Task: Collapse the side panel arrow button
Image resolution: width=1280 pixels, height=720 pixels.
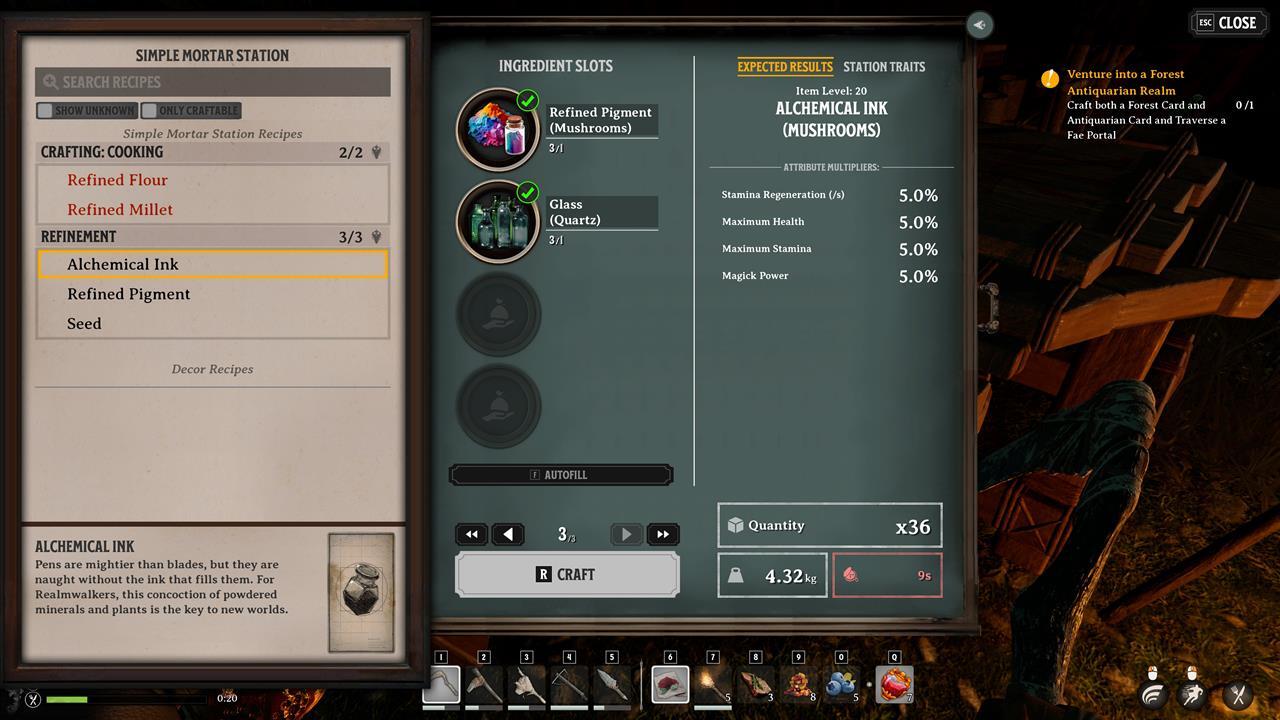Action: (x=979, y=25)
